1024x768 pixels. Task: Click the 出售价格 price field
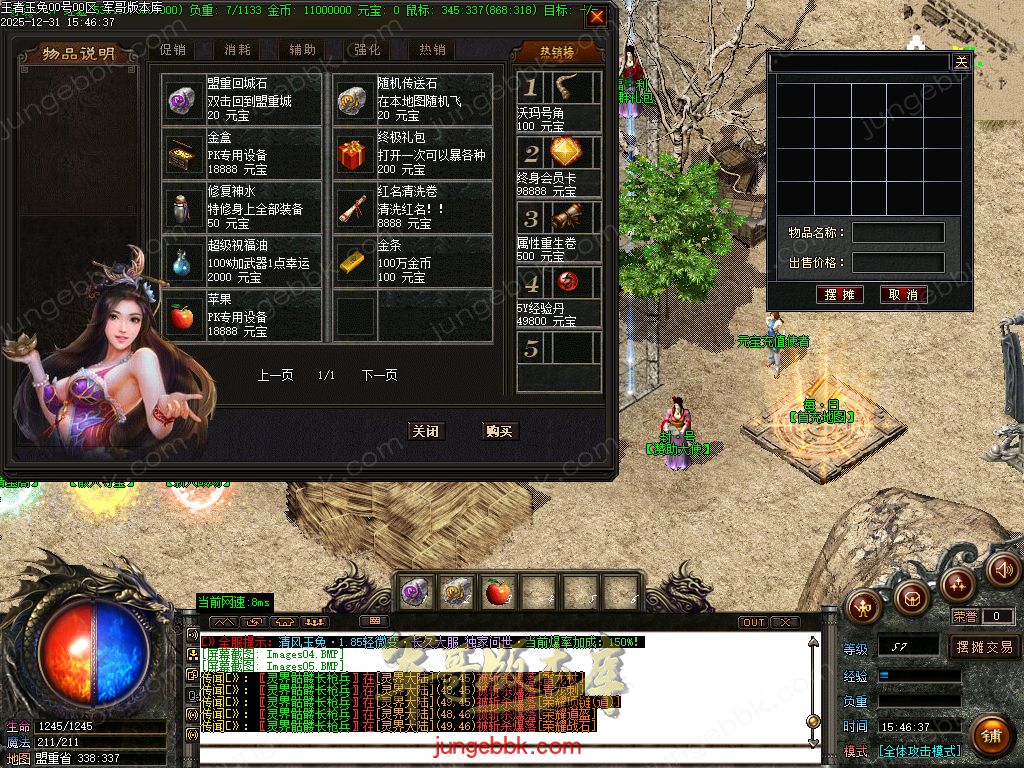tap(897, 263)
